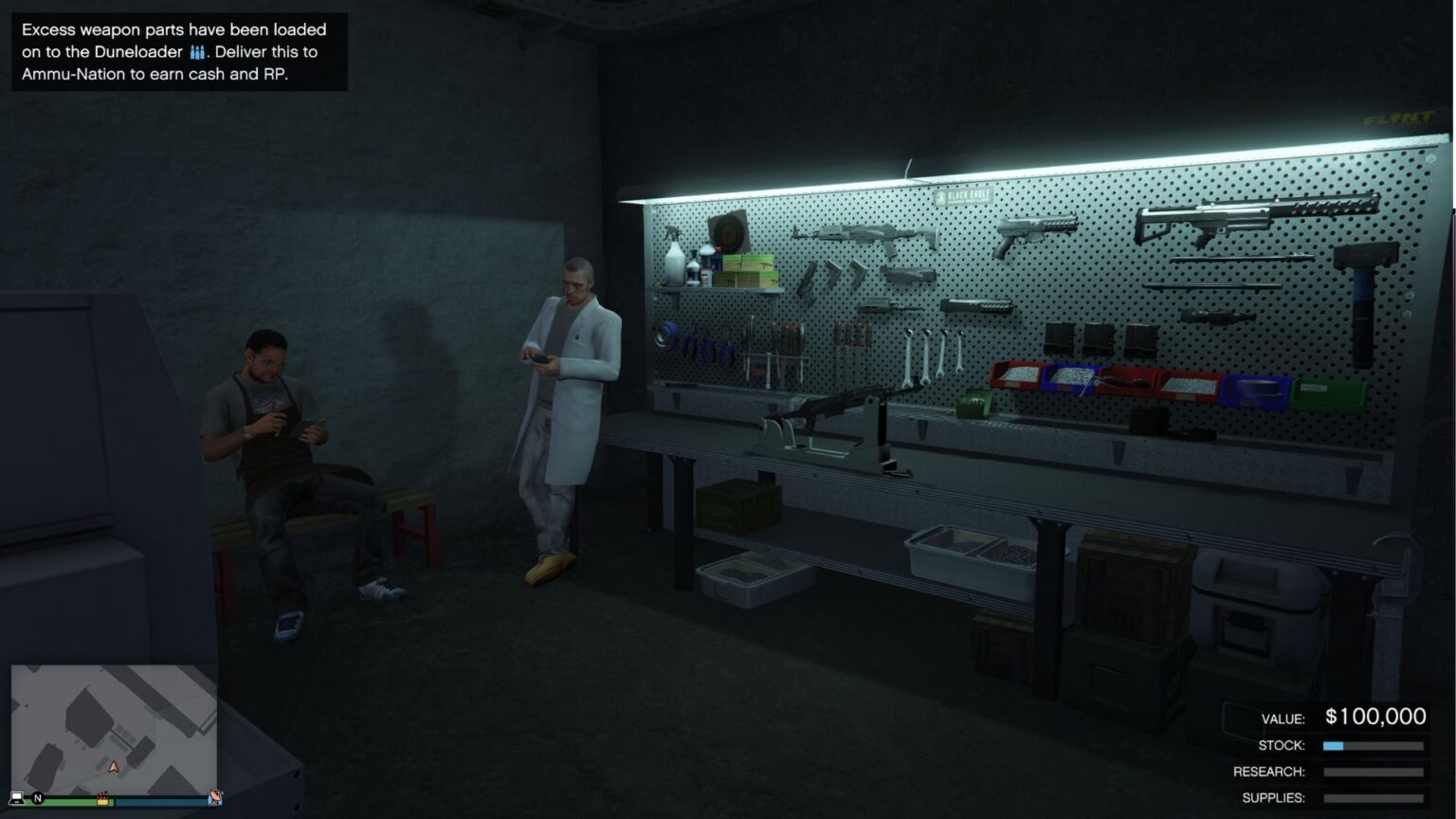Click the satellite antenna icon on the minimap
Image resolution: width=1456 pixels, height=819 pixels.
click(215, 799)
